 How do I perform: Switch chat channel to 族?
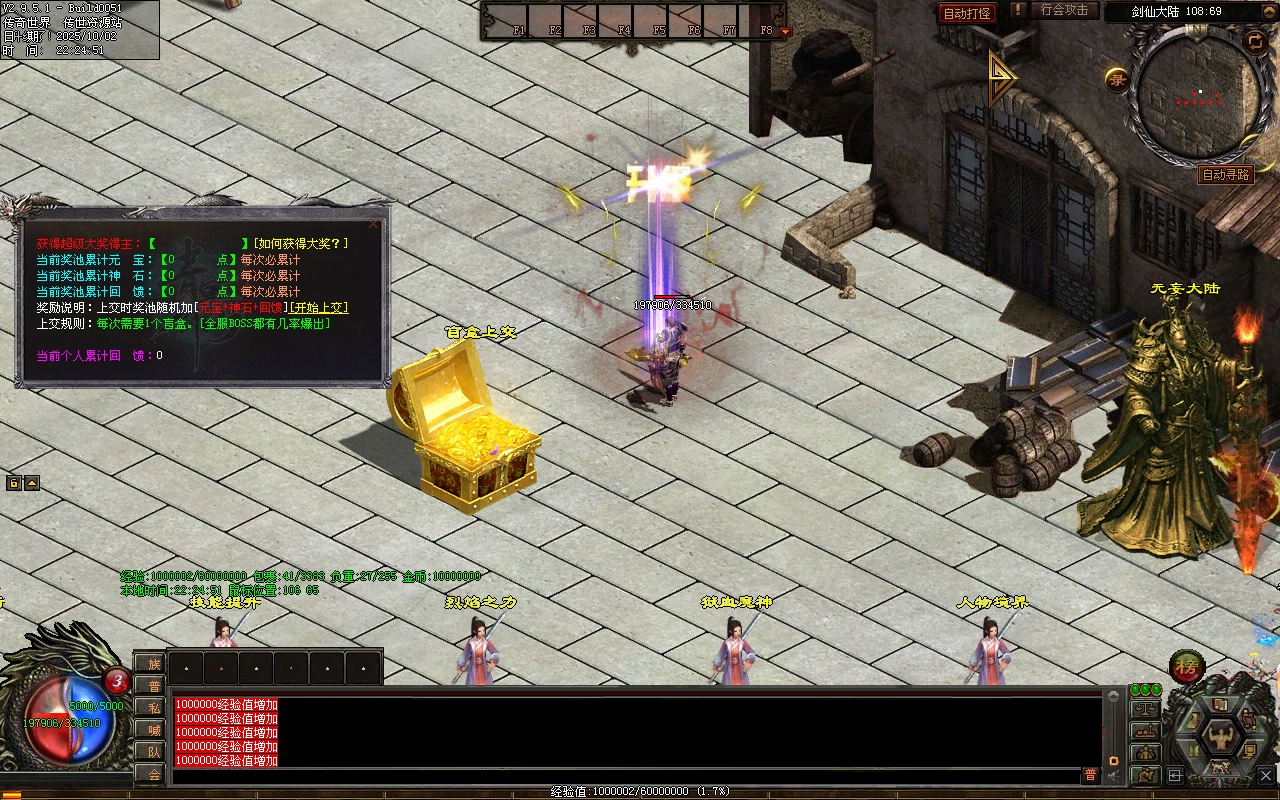150,664
